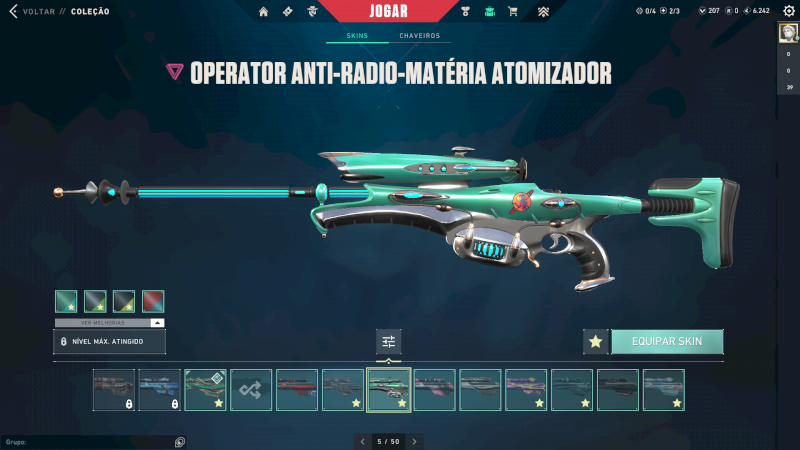The image size is (800, 450).
Task: Favorite this skin with the star button
Action: 596,341
